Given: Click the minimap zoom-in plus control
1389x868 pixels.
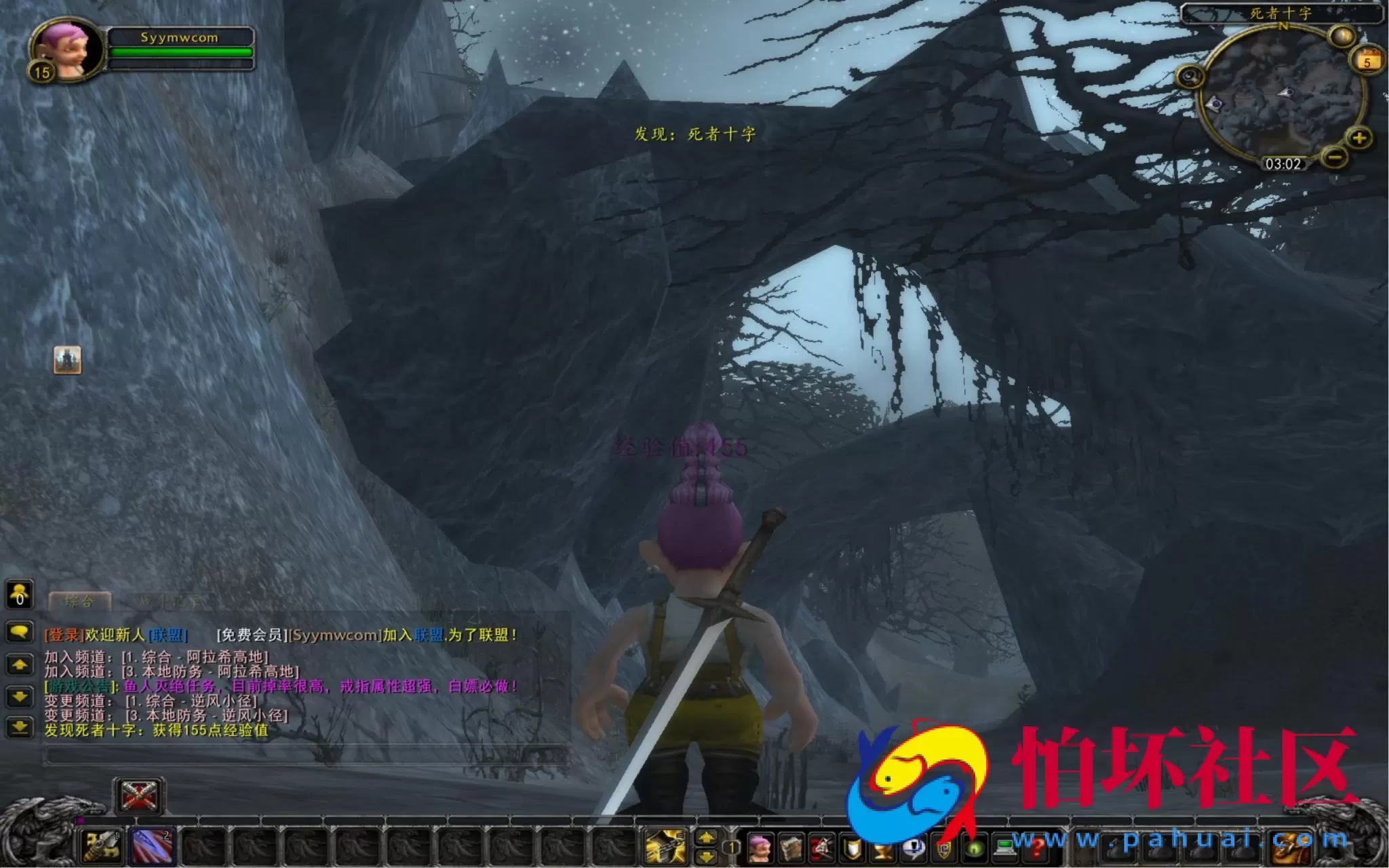Looking at the screenshot, I should click(x=1359, y=138).
